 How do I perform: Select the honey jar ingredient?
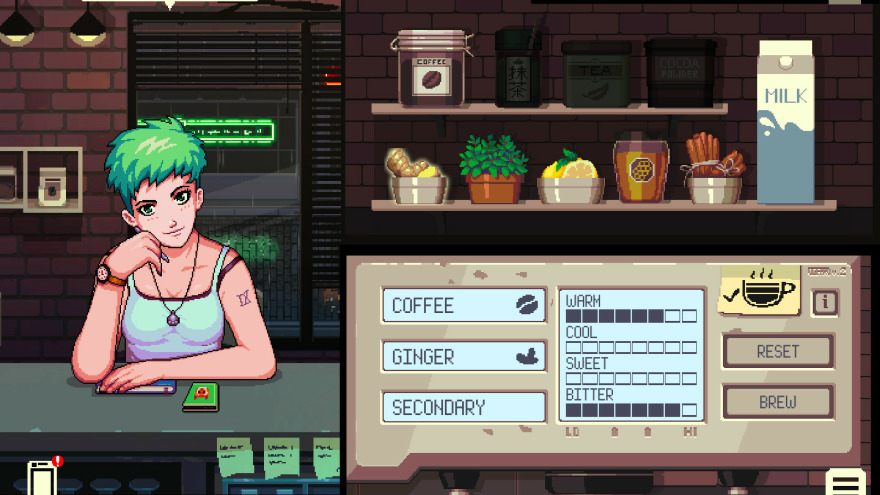tap(641, 168)
